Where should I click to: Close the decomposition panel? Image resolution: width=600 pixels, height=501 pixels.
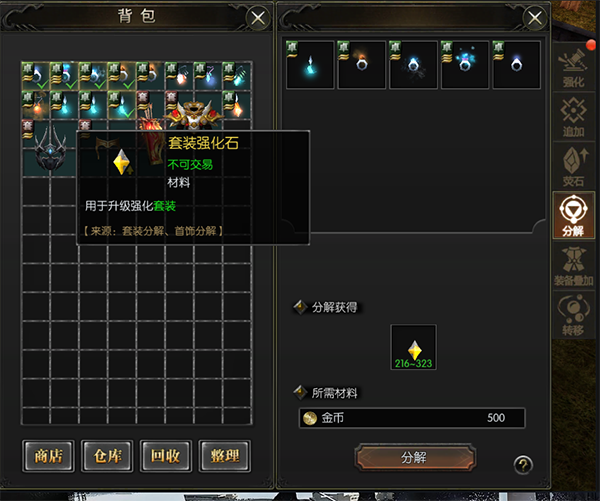click(536, 18)
